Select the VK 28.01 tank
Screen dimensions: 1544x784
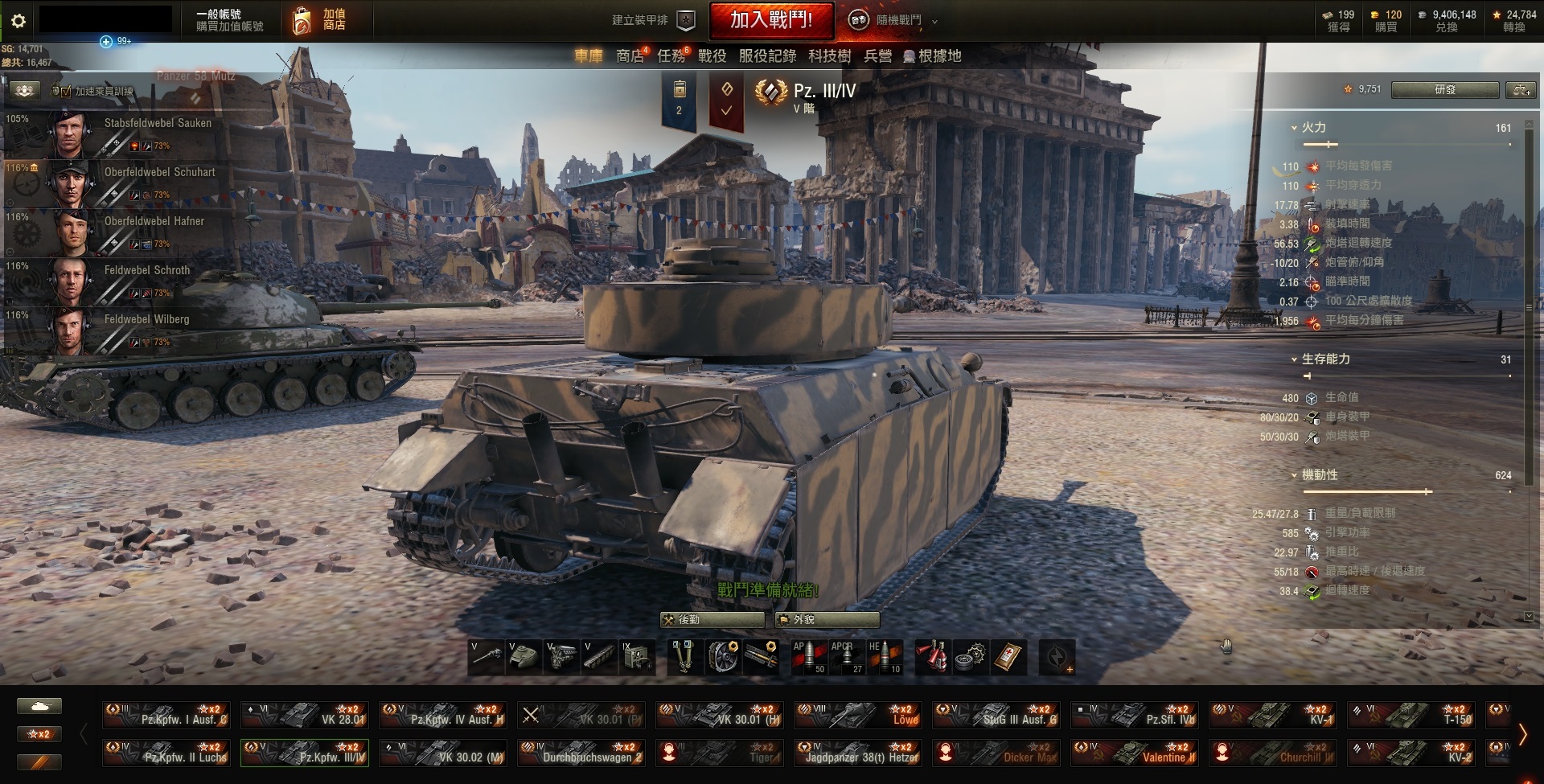coord(305,715)
